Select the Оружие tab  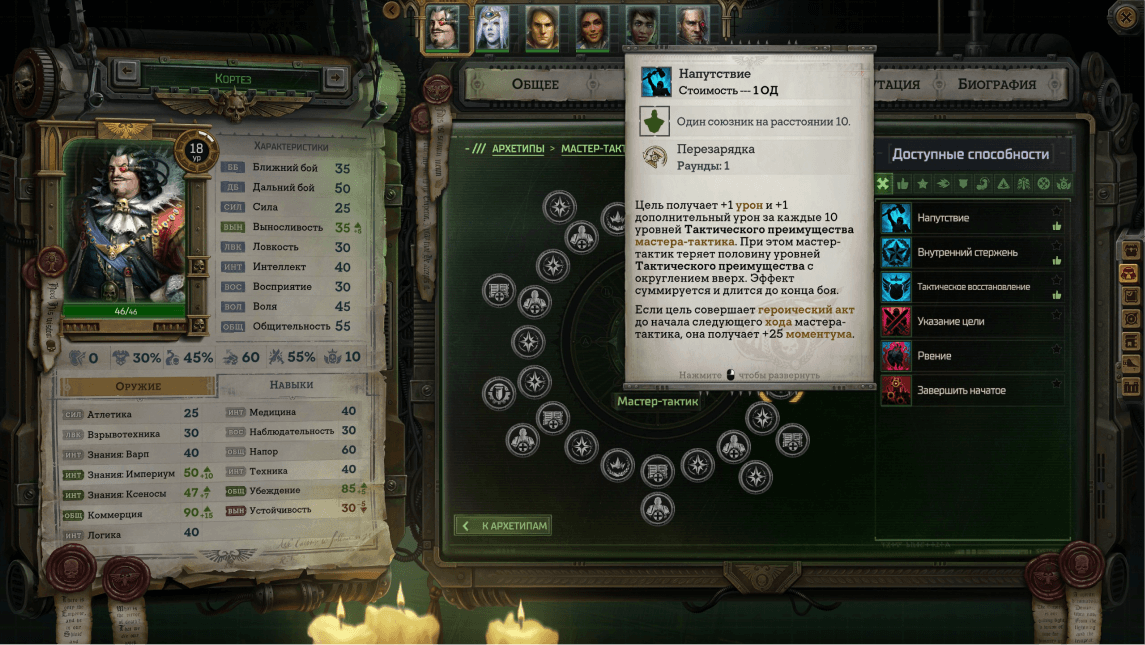pyautogui.click(x=138, y=386)
